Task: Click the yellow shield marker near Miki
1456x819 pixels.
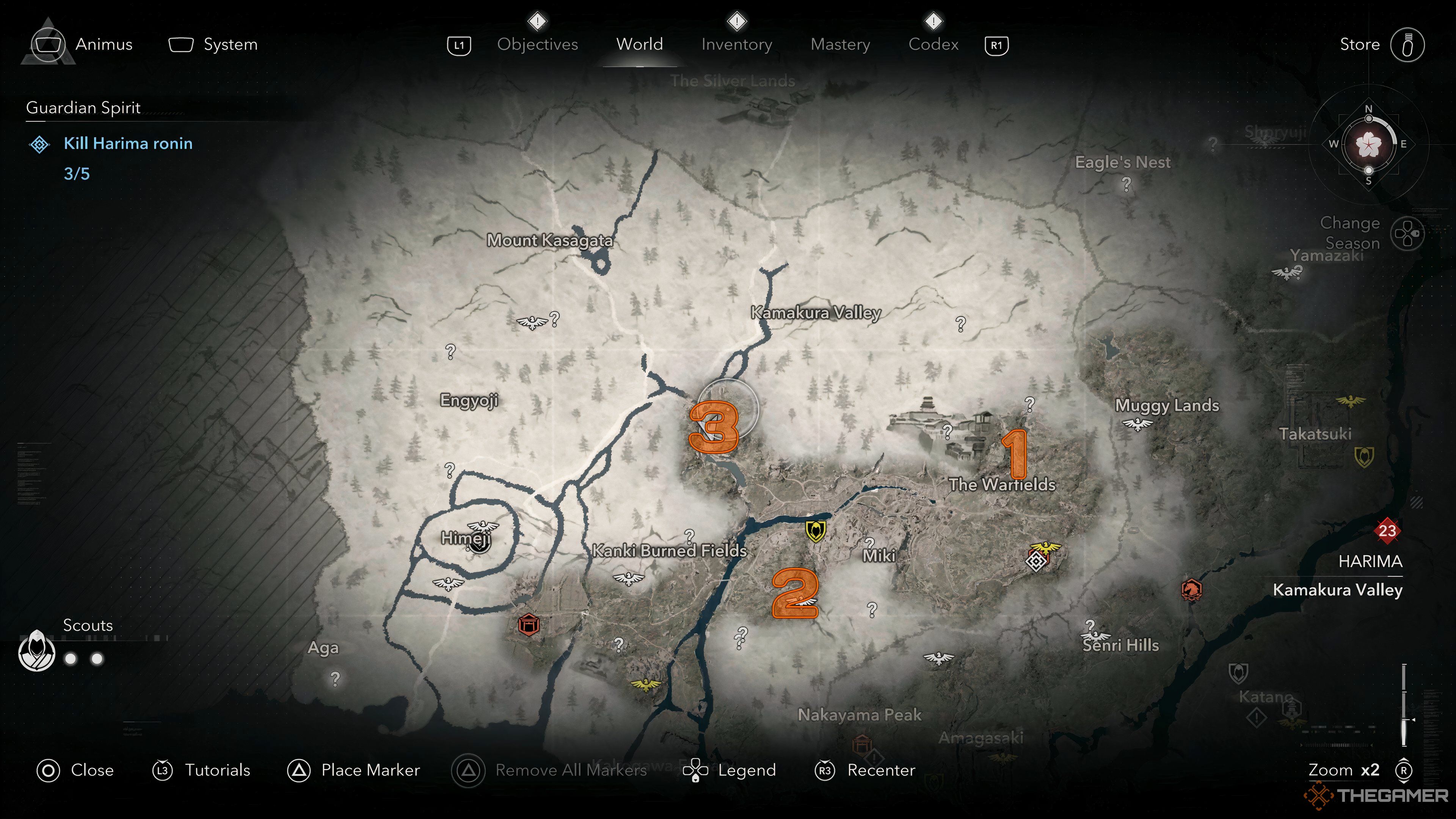Action: (x=815, y=530)
